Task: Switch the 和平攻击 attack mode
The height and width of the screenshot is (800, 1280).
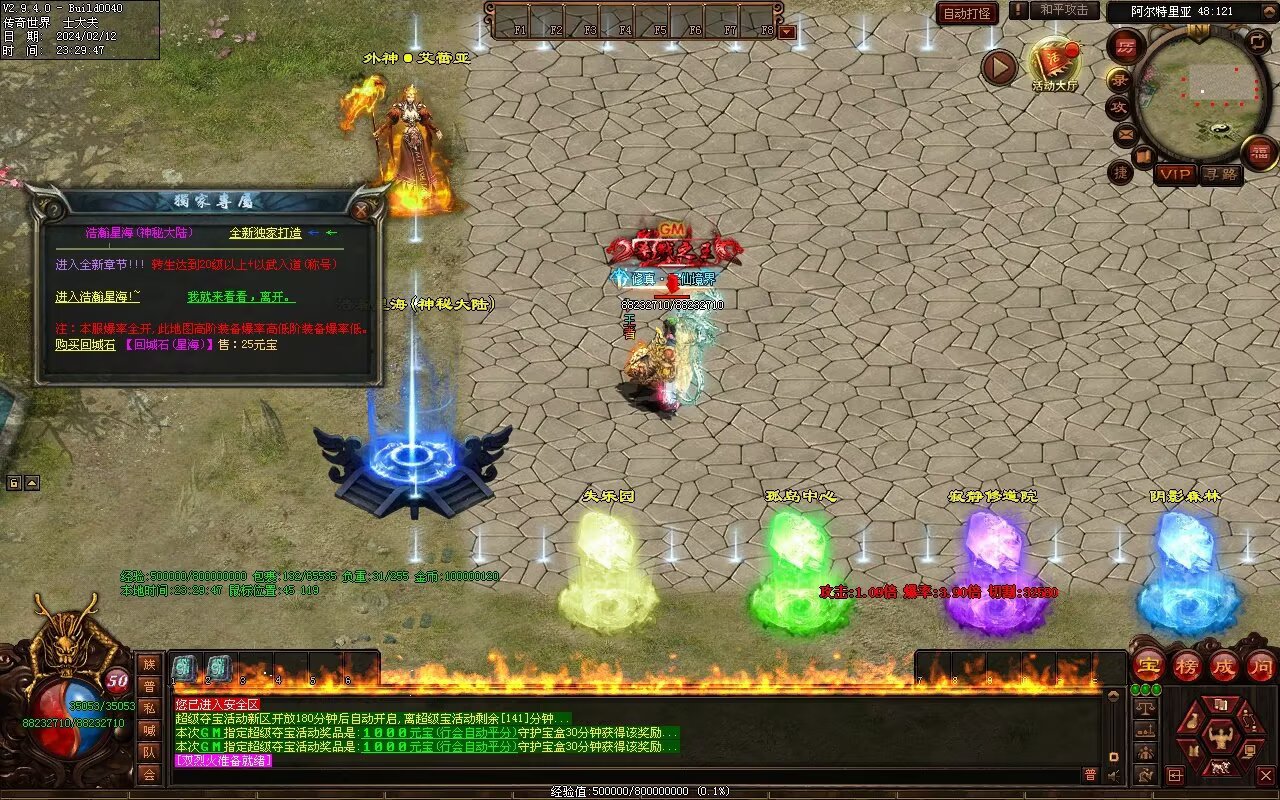Action: [x=1063, y=10]
